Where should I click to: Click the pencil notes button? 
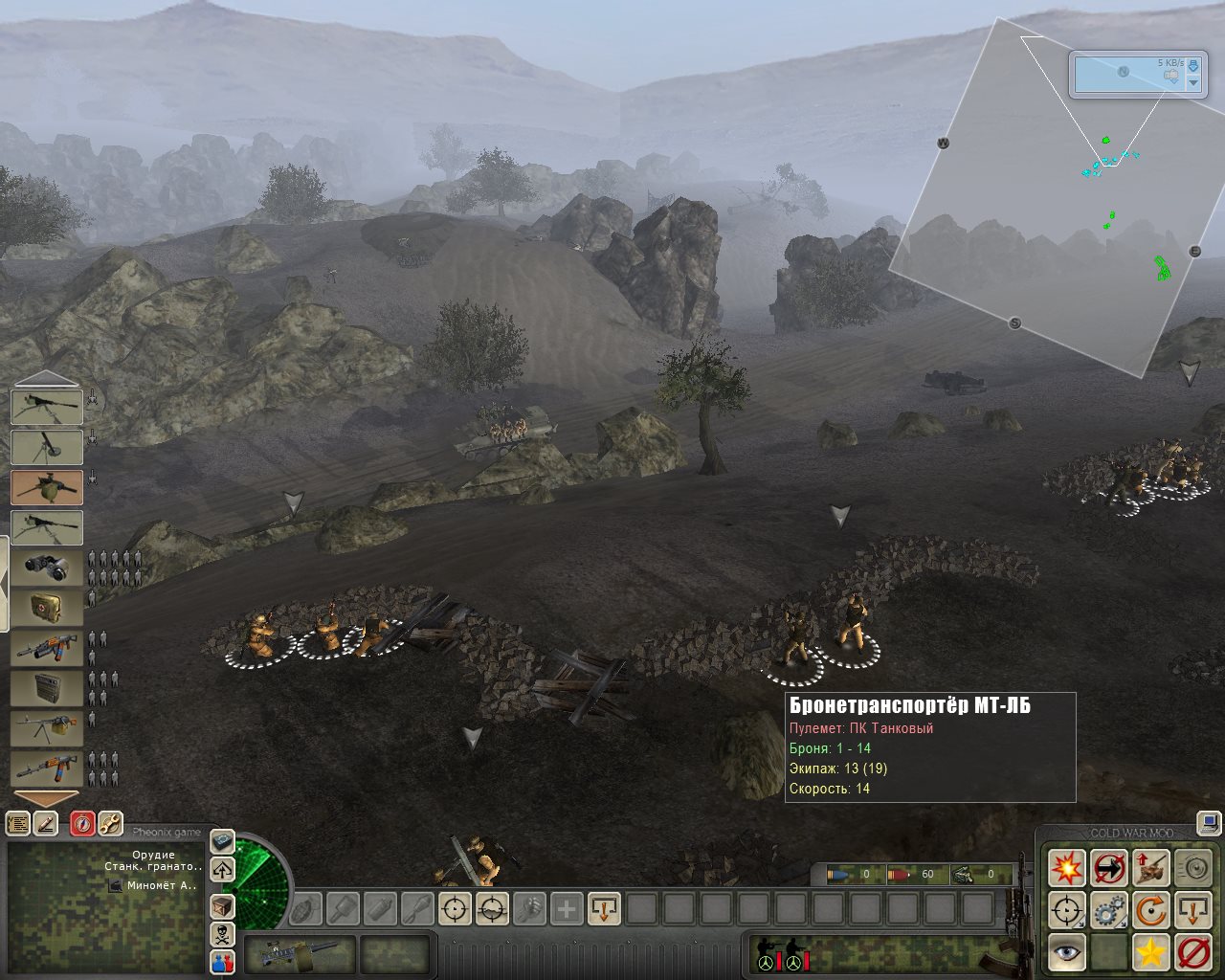click(x=45, y=823)
